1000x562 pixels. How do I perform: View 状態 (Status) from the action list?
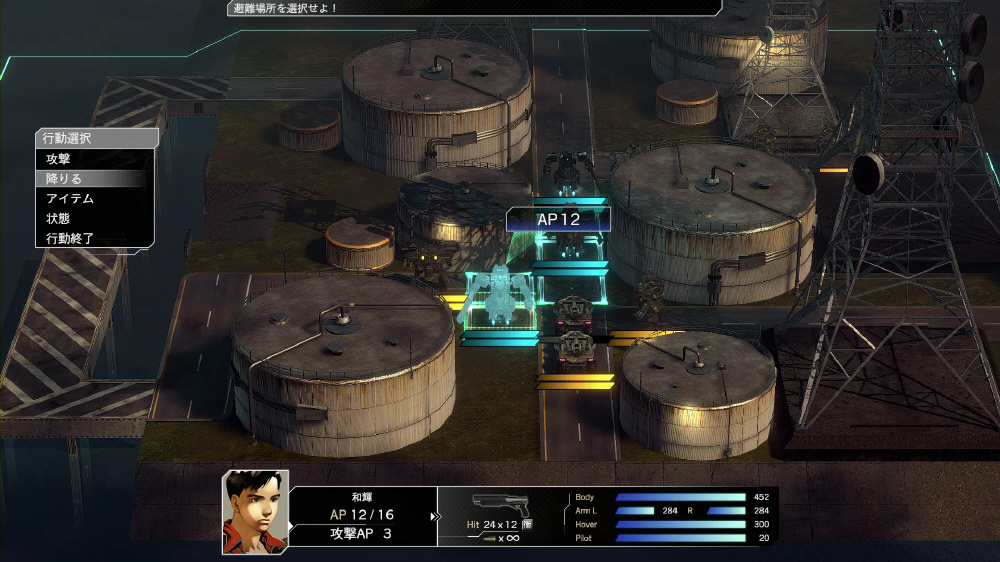58,219
